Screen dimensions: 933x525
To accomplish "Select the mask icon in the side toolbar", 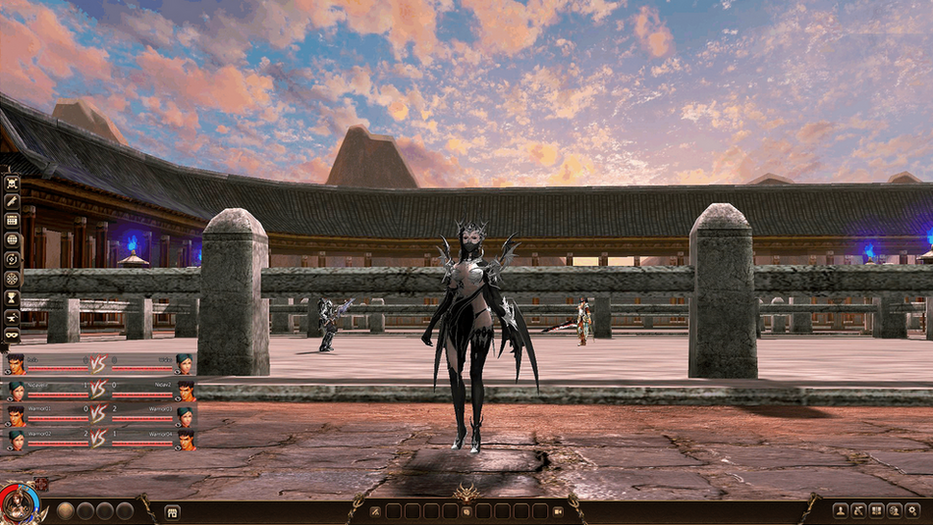I will click(x=12, y=334).
